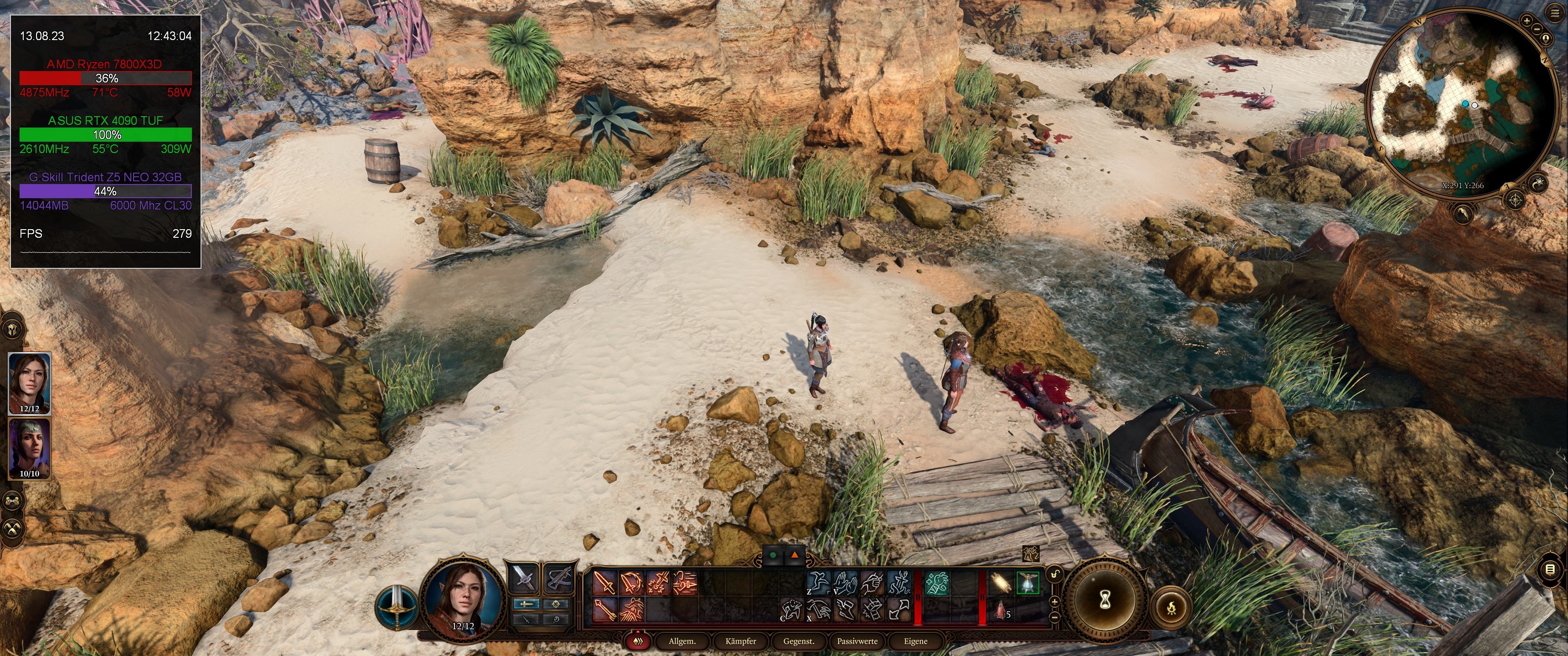Viewport: 1568px width, 656px height.
Task: End turn with the hourglass button
Action: (1105, 600)
